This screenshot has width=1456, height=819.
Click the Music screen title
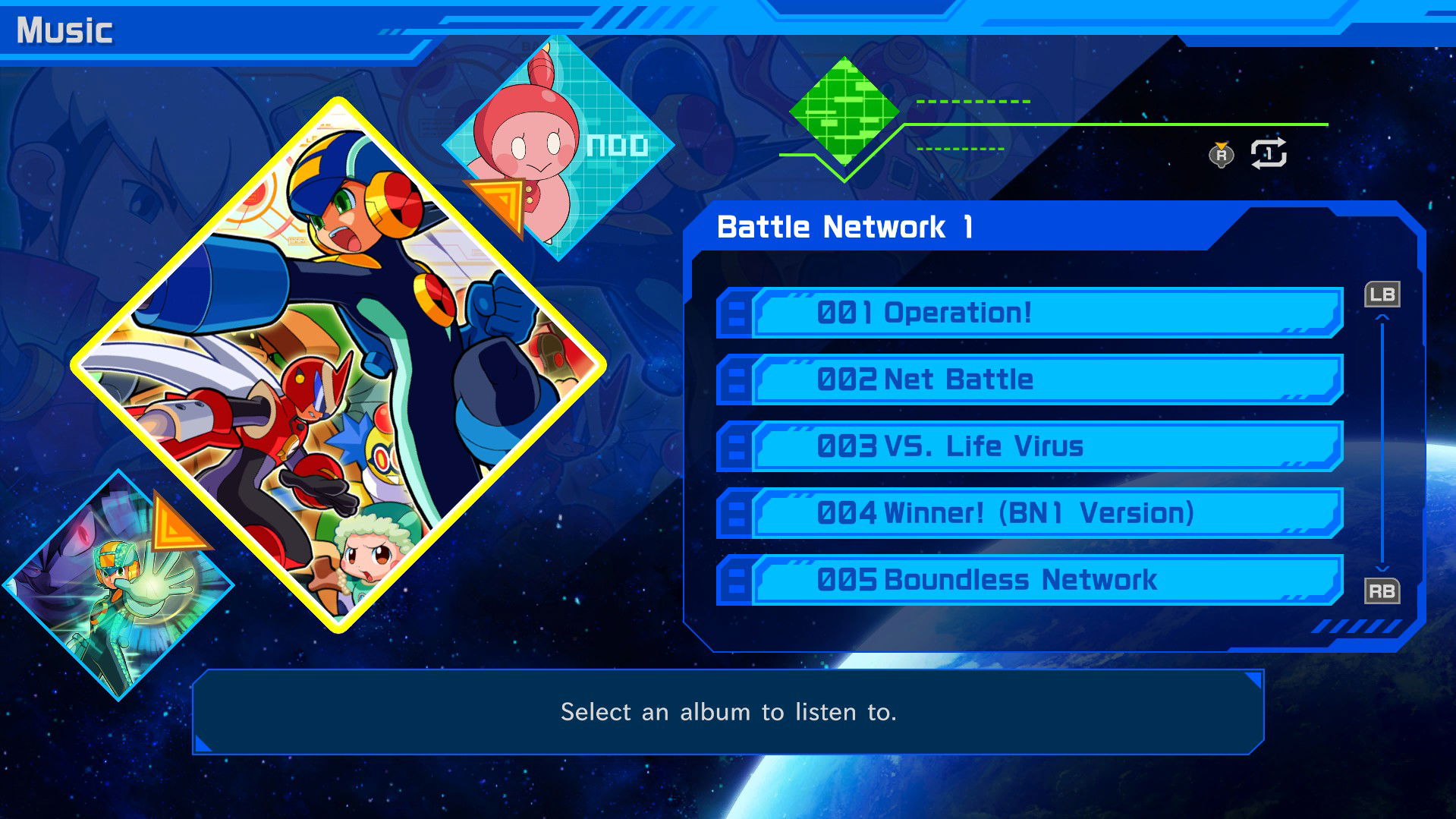click(x=65, y=30)
